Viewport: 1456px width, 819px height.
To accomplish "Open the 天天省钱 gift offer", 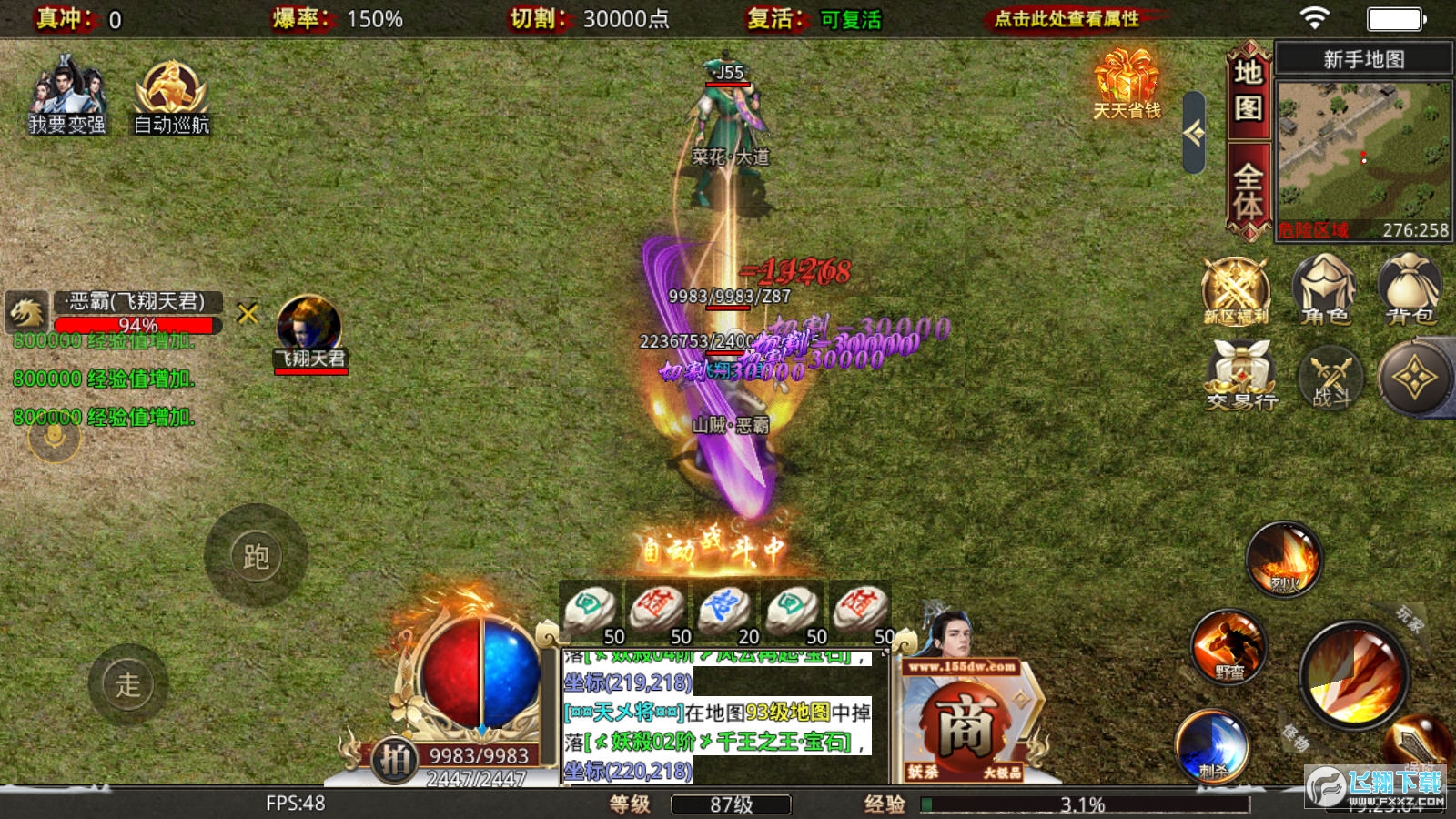I will pos(1127,85).
